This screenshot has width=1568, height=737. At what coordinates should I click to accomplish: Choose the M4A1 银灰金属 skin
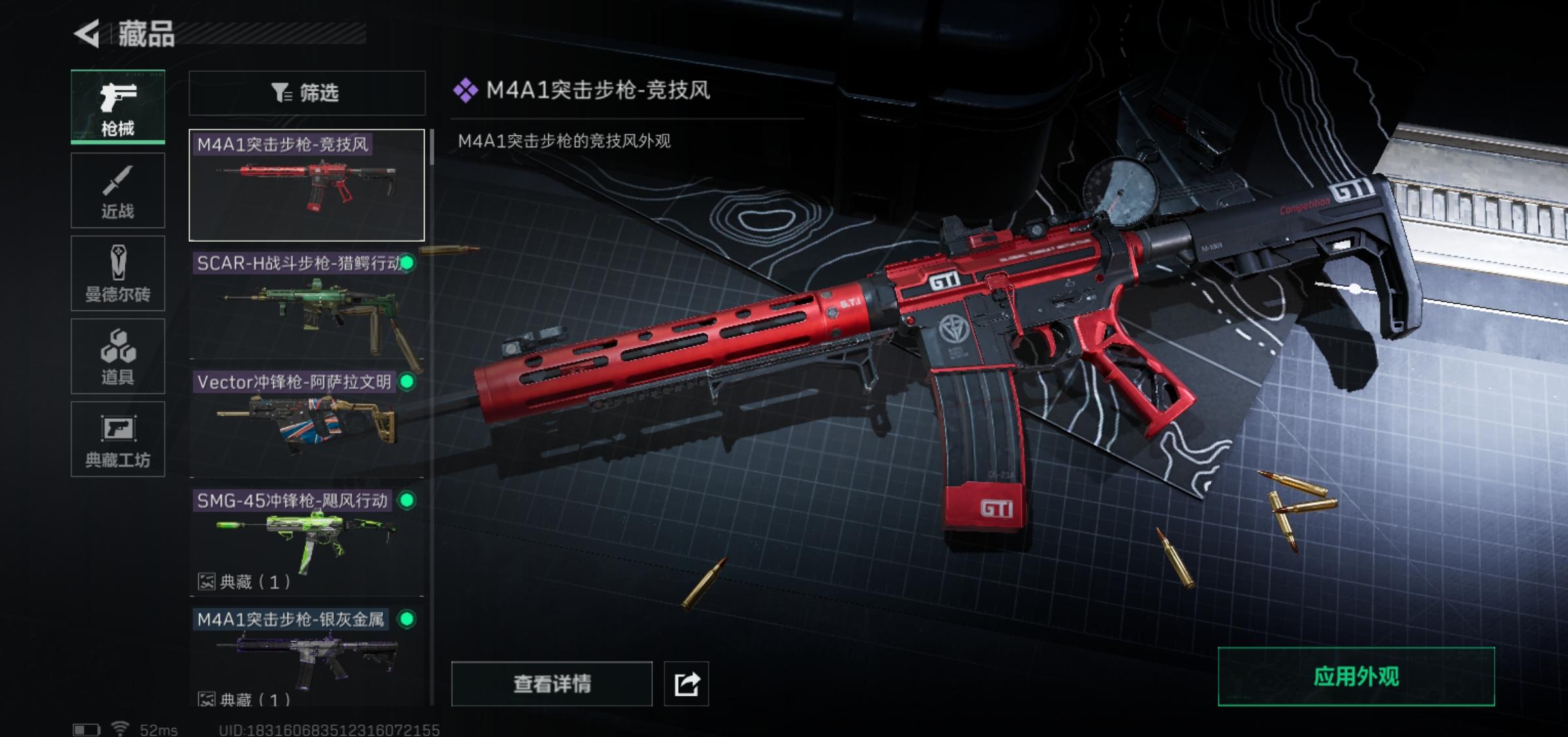(x=306, y=657)
